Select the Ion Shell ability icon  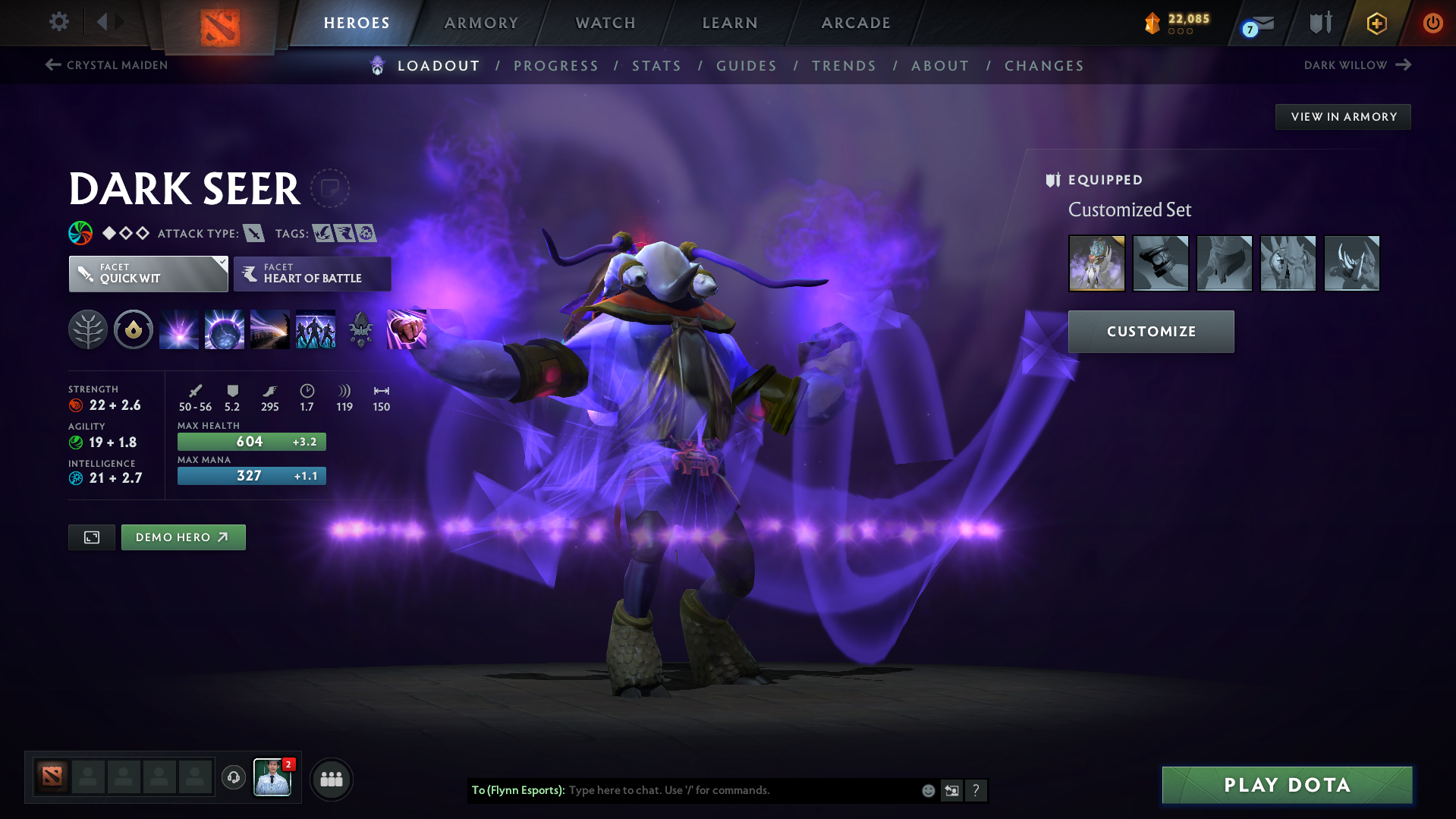[x=224, y=329]
